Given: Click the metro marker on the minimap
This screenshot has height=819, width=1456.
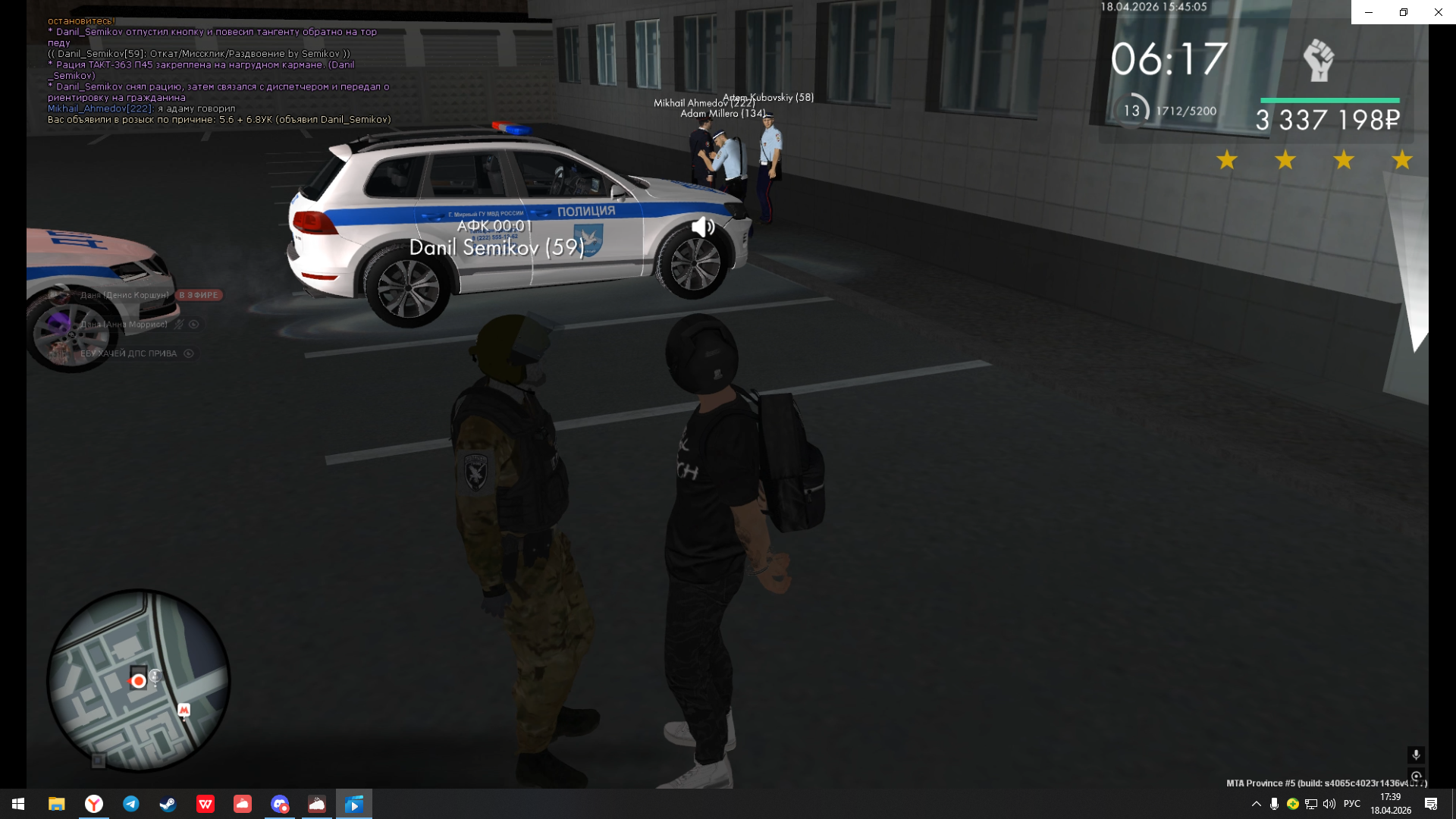Looking at the screenshot, I should point(184,710).
